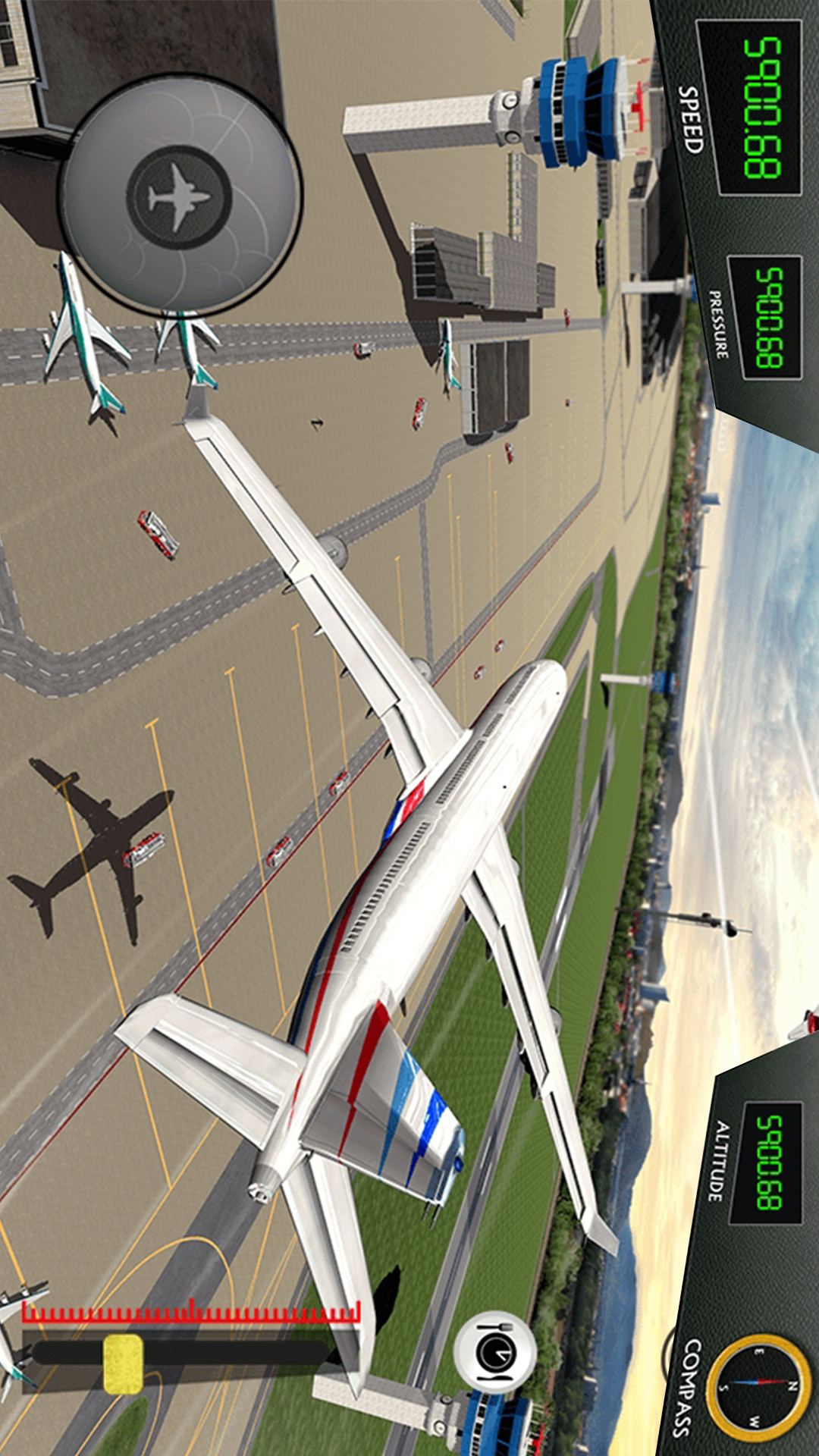
Task: Click the yellow throttle slider handle
Action: pyautogui.click(x=123, y=1364)
